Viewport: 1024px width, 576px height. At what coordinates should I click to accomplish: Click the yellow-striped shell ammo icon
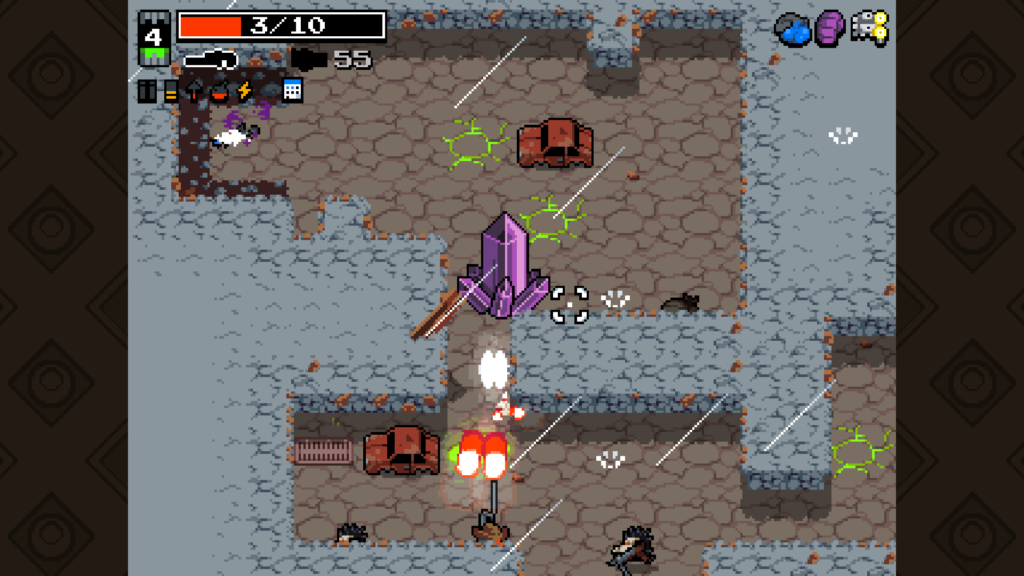coord(171,92)
